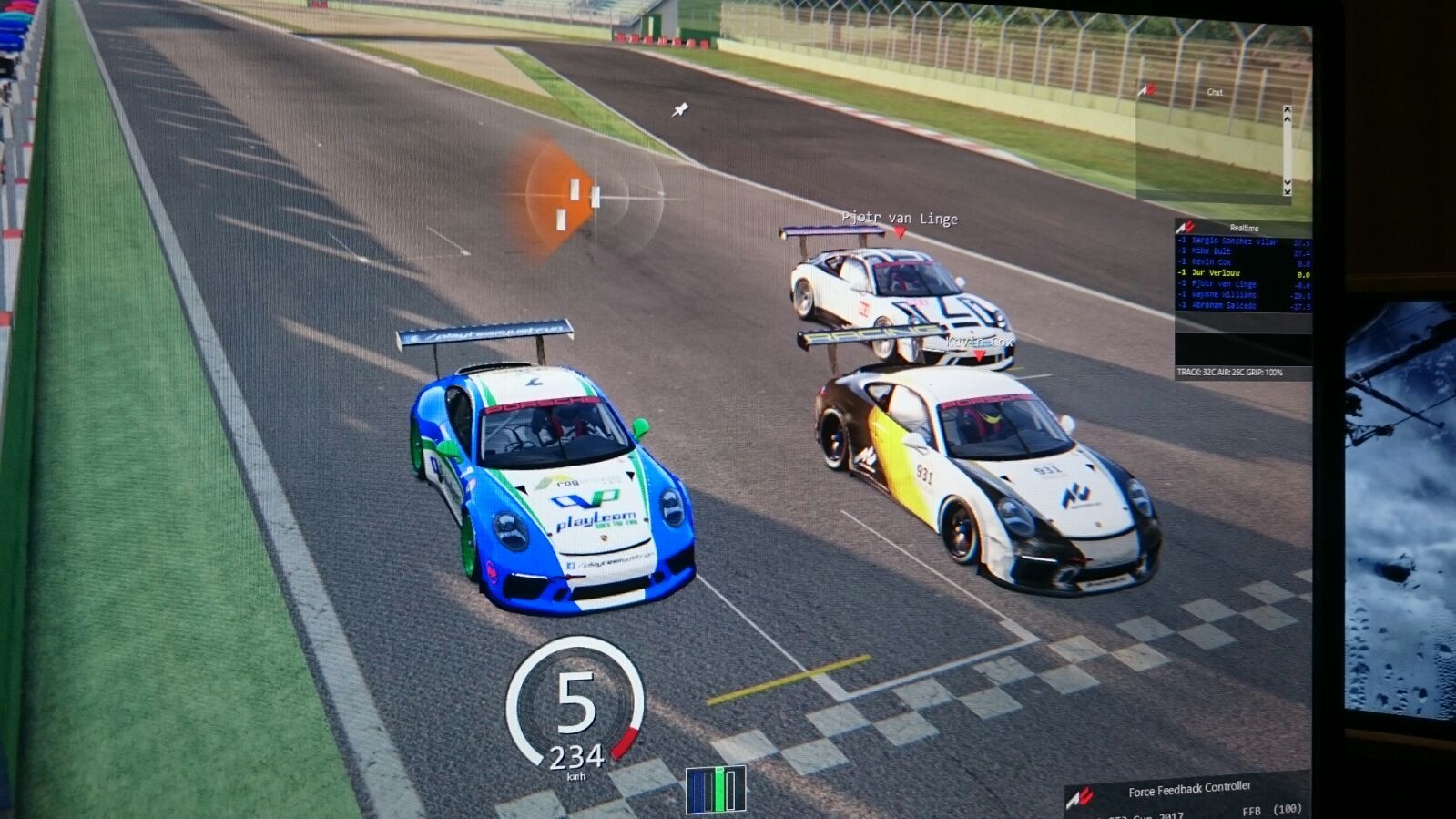Click the Chat app title bar

coord(1215,92)
